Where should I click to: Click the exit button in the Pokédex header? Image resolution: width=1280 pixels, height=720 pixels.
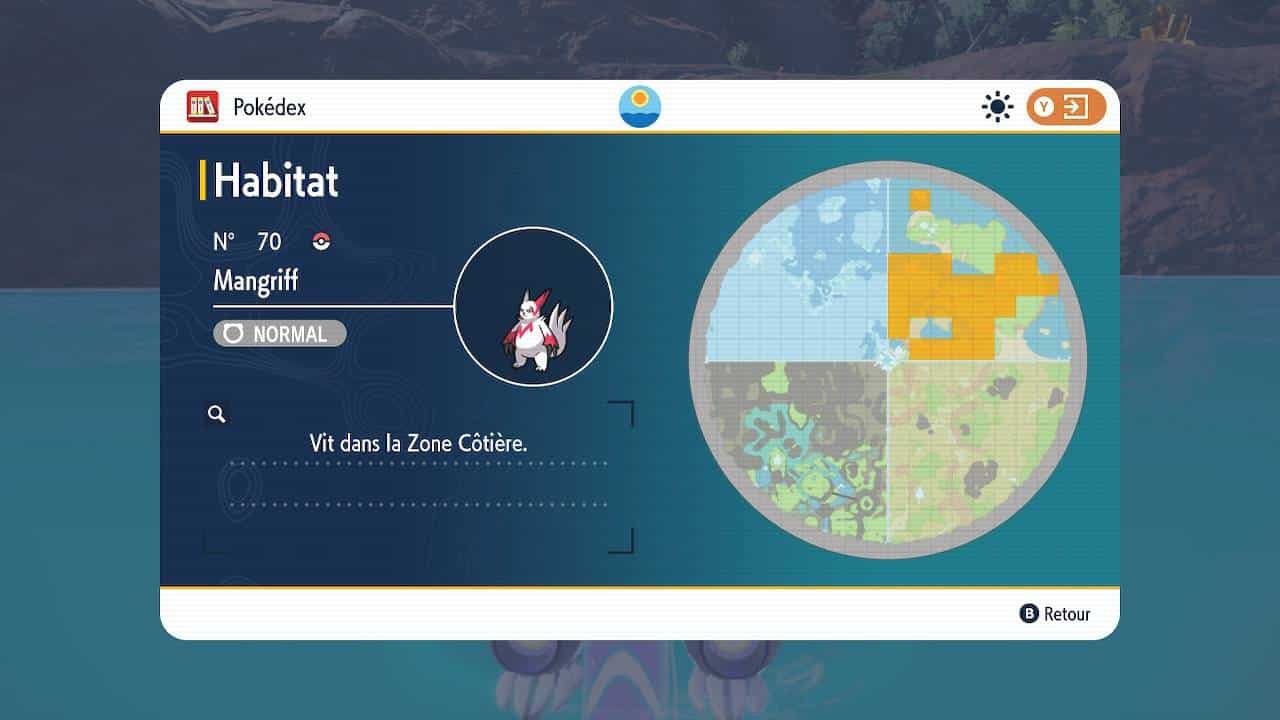pyautogui.click(x=1065, y=107)
